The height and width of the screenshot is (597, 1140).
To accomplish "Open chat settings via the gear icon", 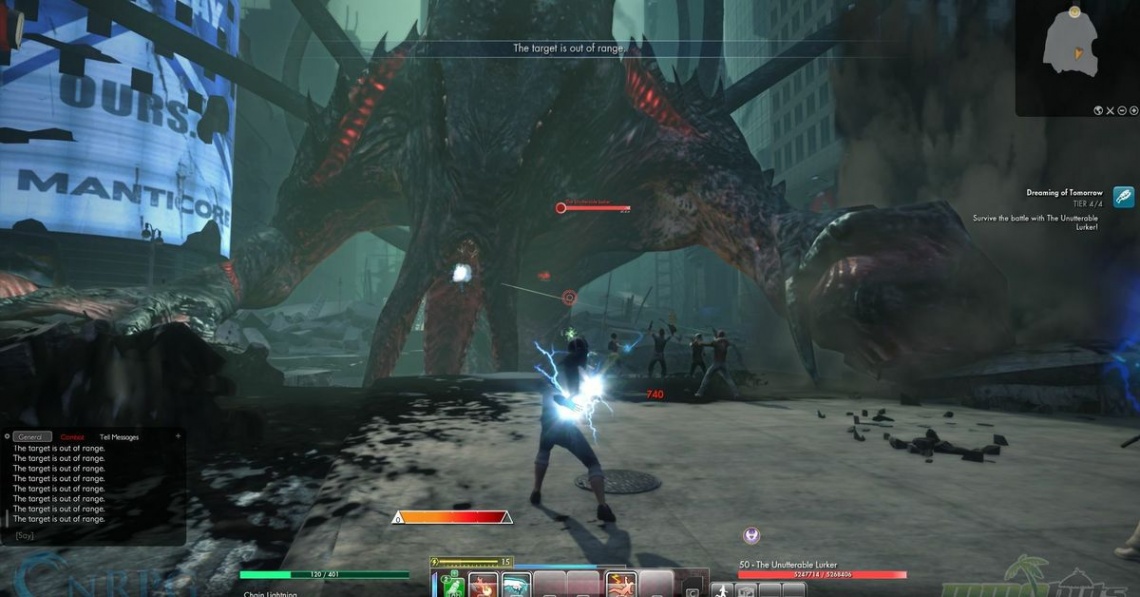I will (7, 437).
